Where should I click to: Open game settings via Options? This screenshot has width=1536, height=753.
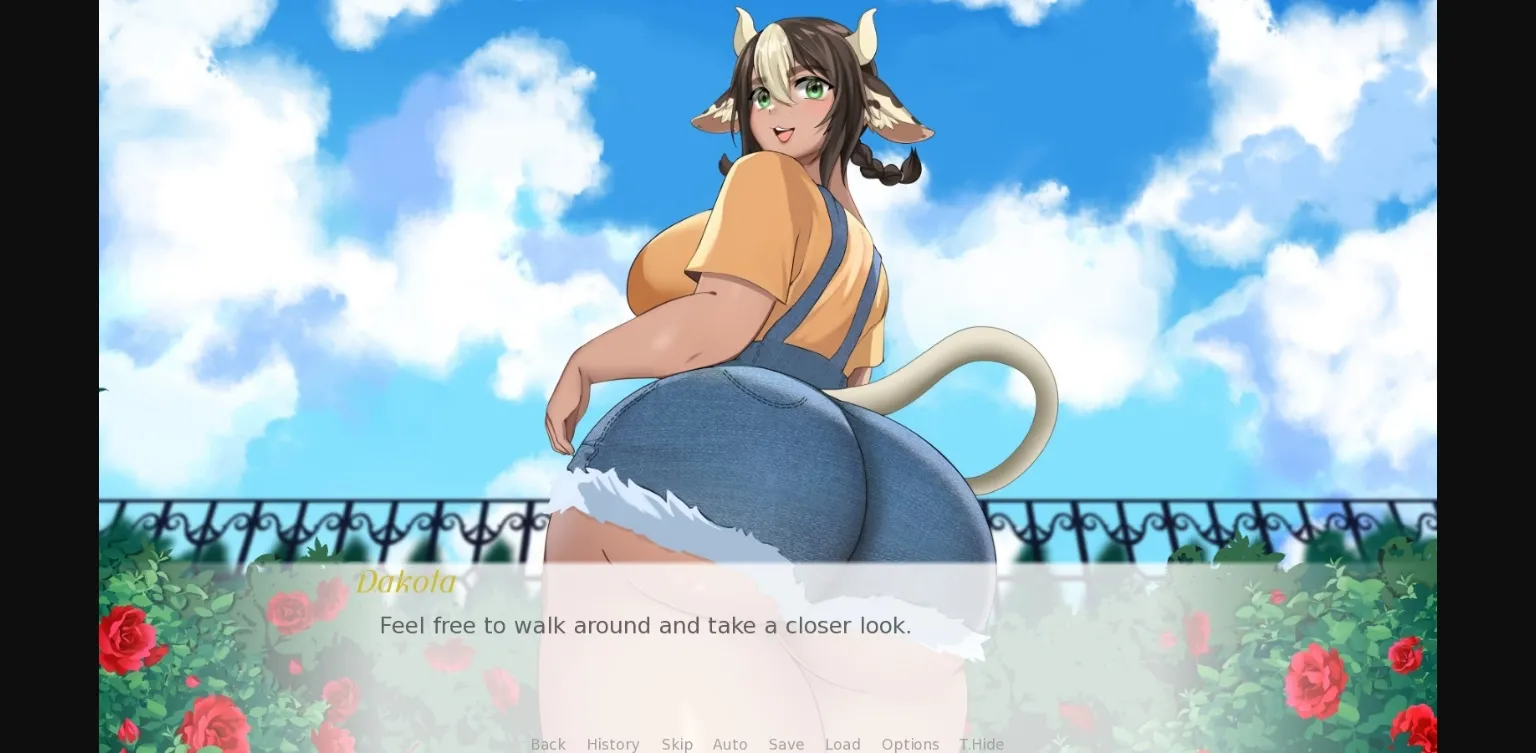click(x=910, y=744)
